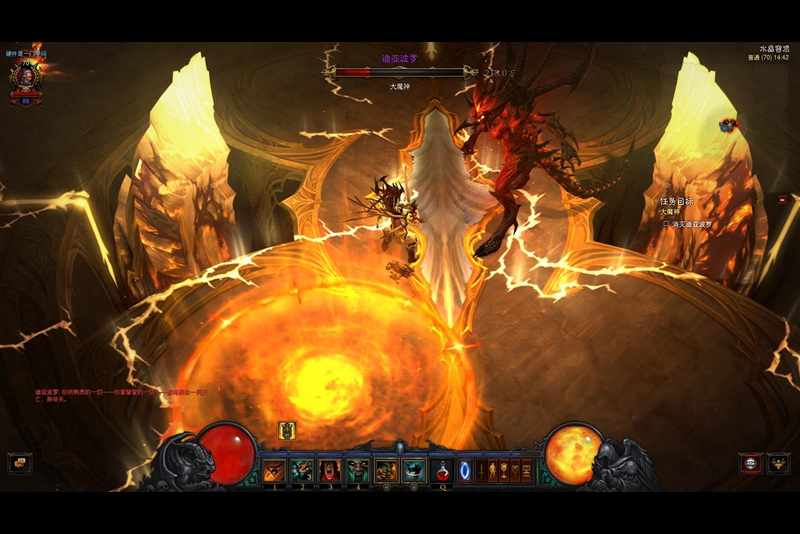Cast the green-faced skill in slot 4

[358, 470]
